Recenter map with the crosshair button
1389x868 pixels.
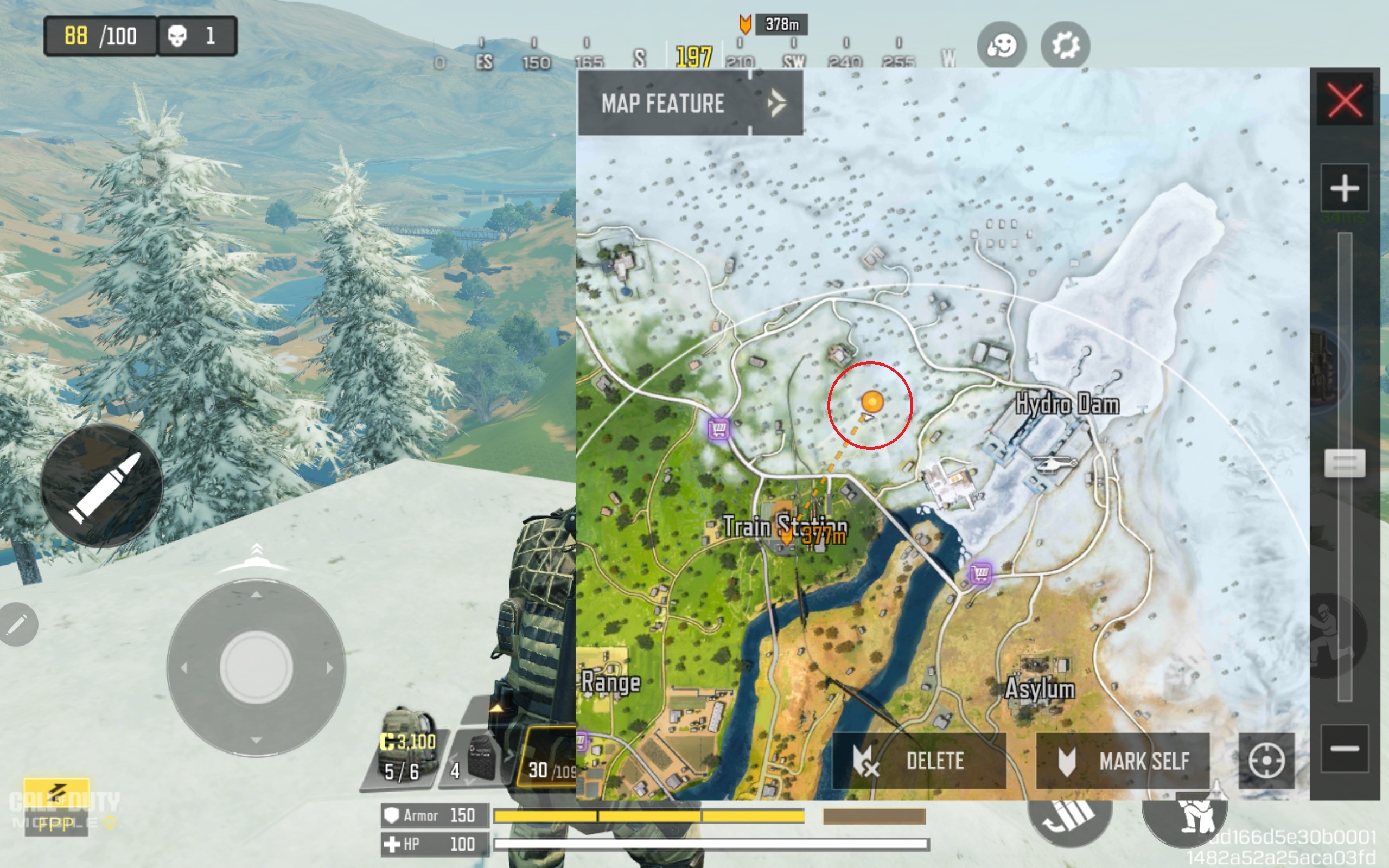click(1266, 761)
